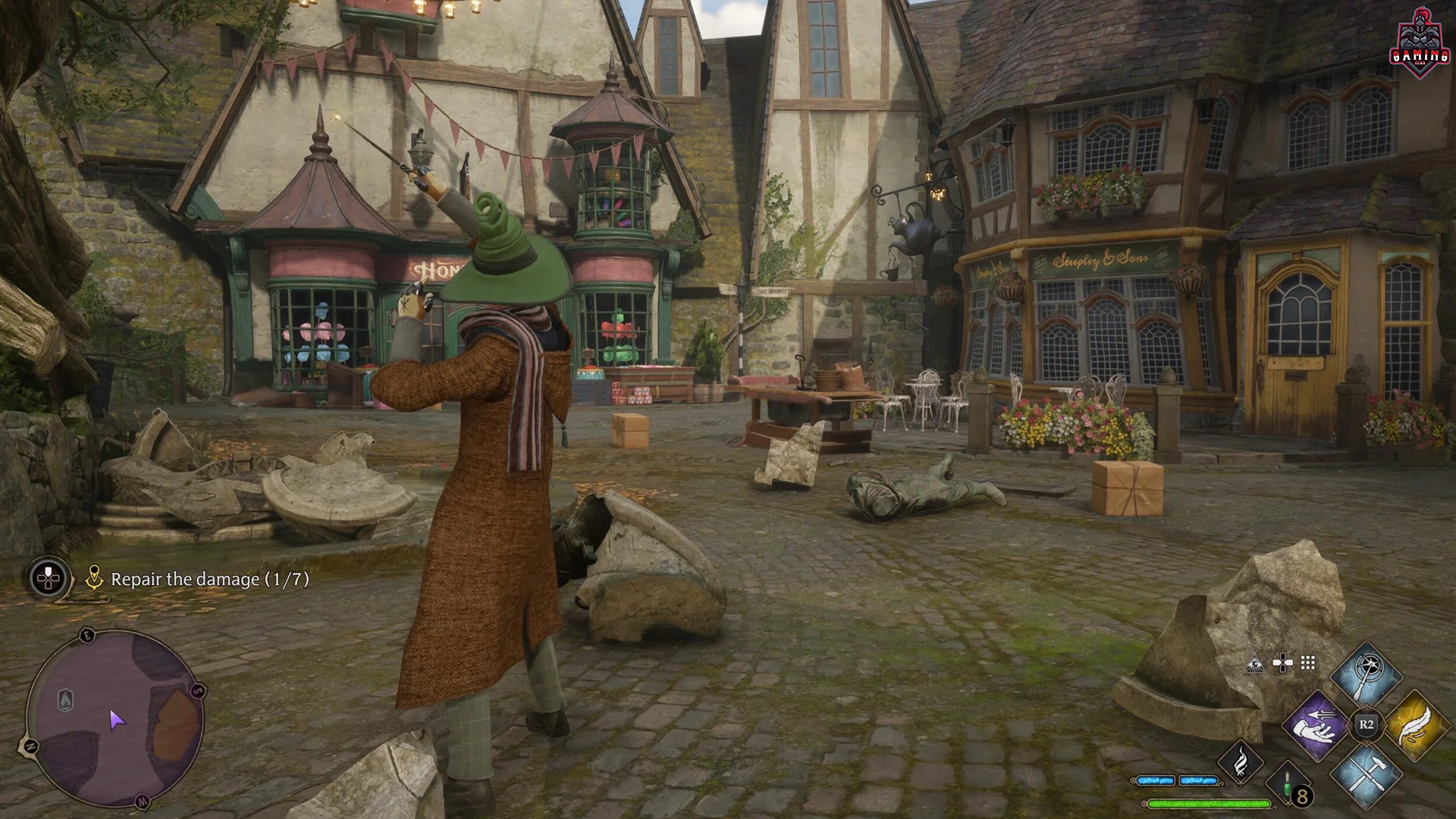Select the Revelio spell slot
1456x819 pixels.
(x=1367, y=673)
